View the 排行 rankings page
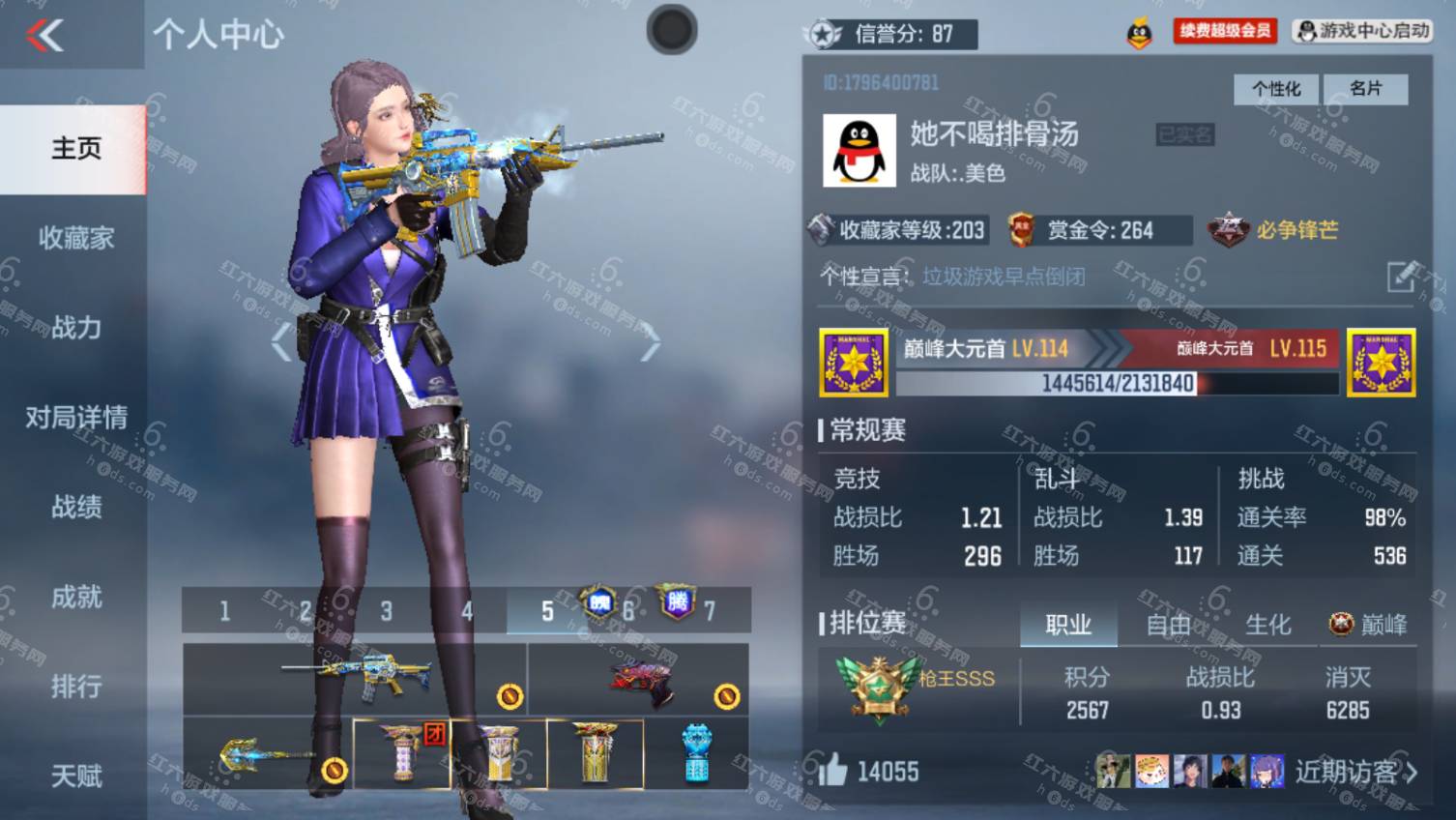 pyautogui.click(x=75, y=687)
